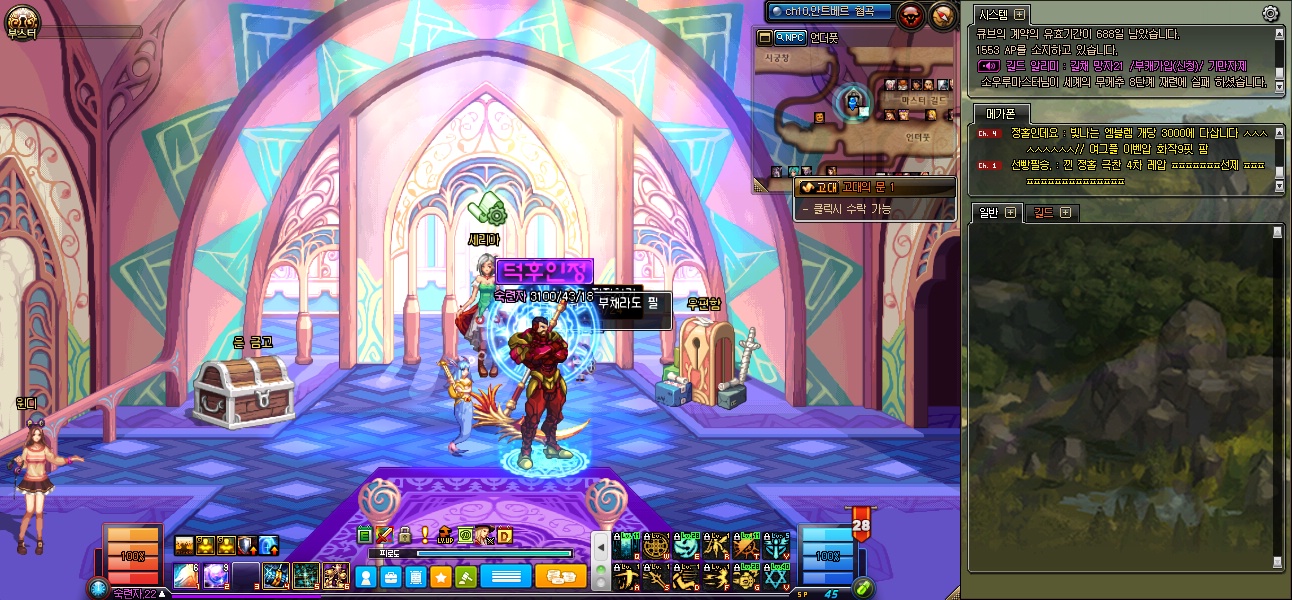Collapse the skill bar arrow button

[x=601, y=548]
